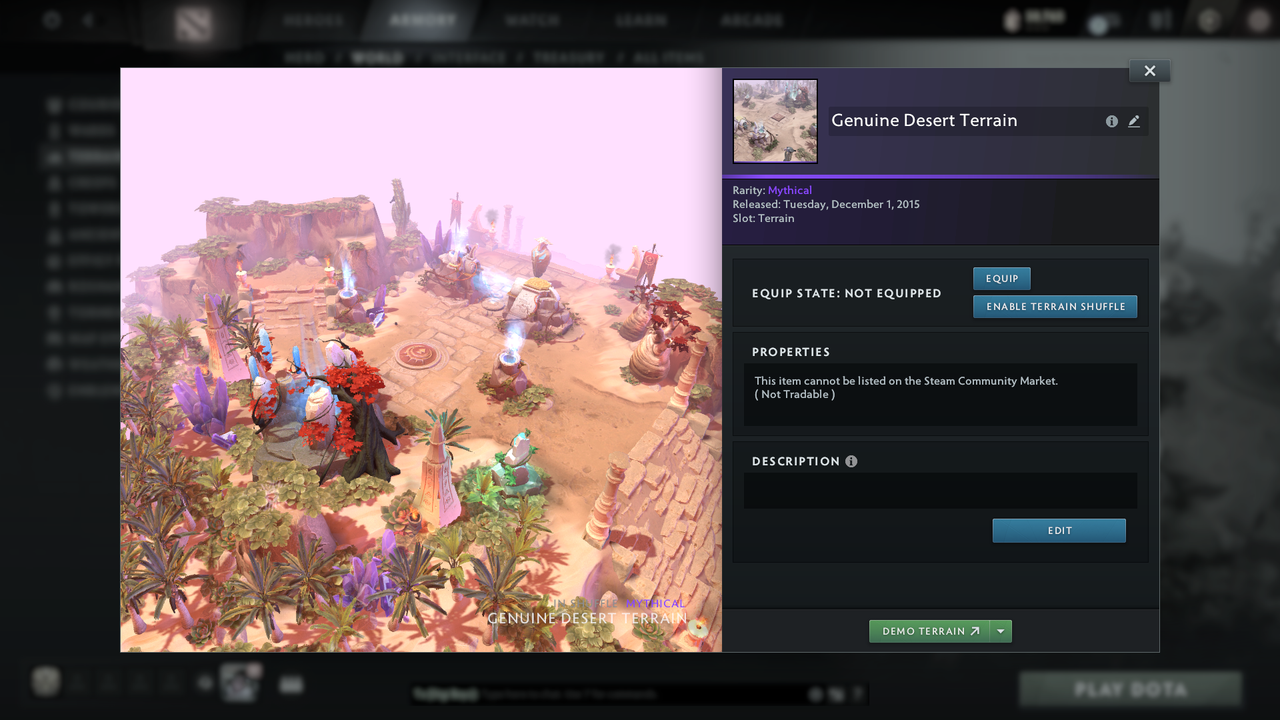1280x720 pixels.
Task: Click the settings gear in the top left corner
Action: tap(50, 20)
